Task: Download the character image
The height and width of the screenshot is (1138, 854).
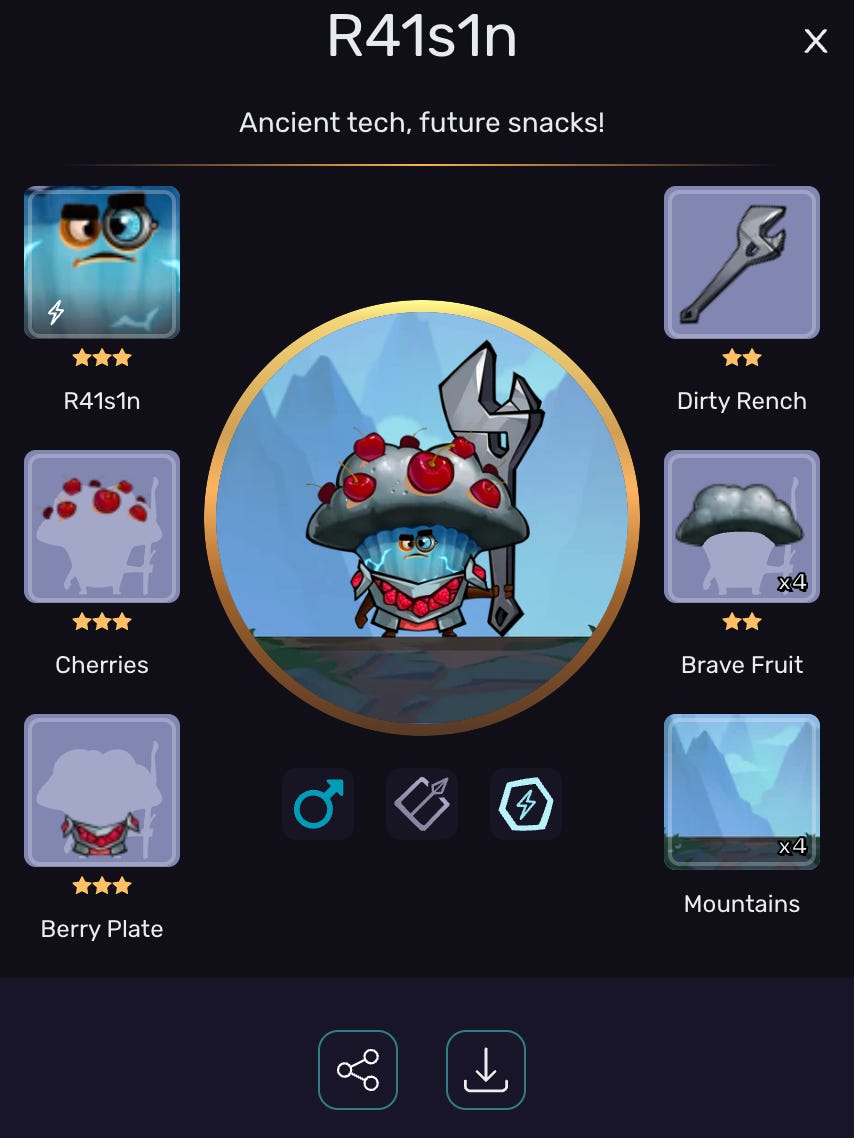Action: pos(486,1070)
